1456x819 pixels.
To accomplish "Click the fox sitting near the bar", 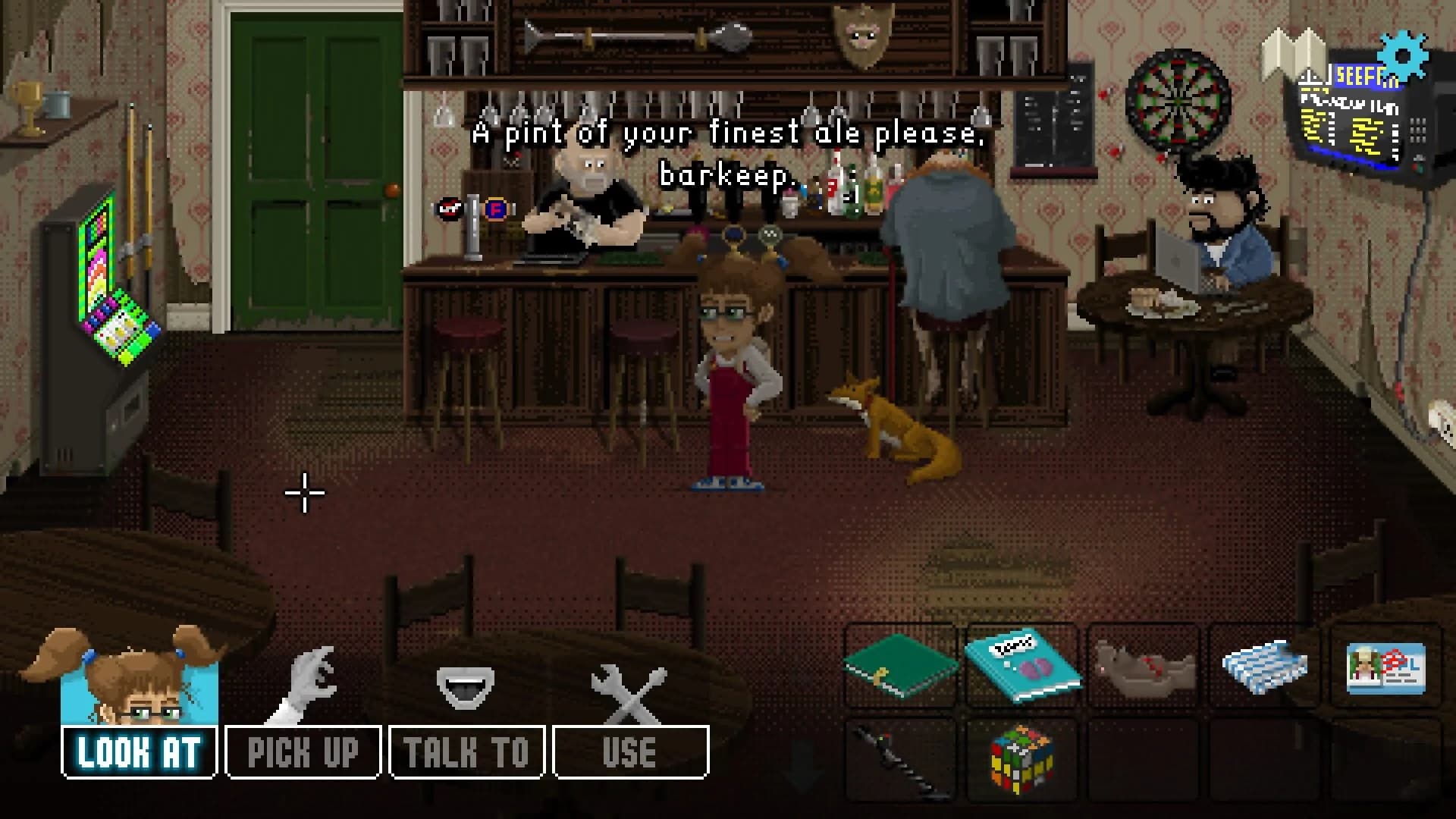I will point(895,428).
